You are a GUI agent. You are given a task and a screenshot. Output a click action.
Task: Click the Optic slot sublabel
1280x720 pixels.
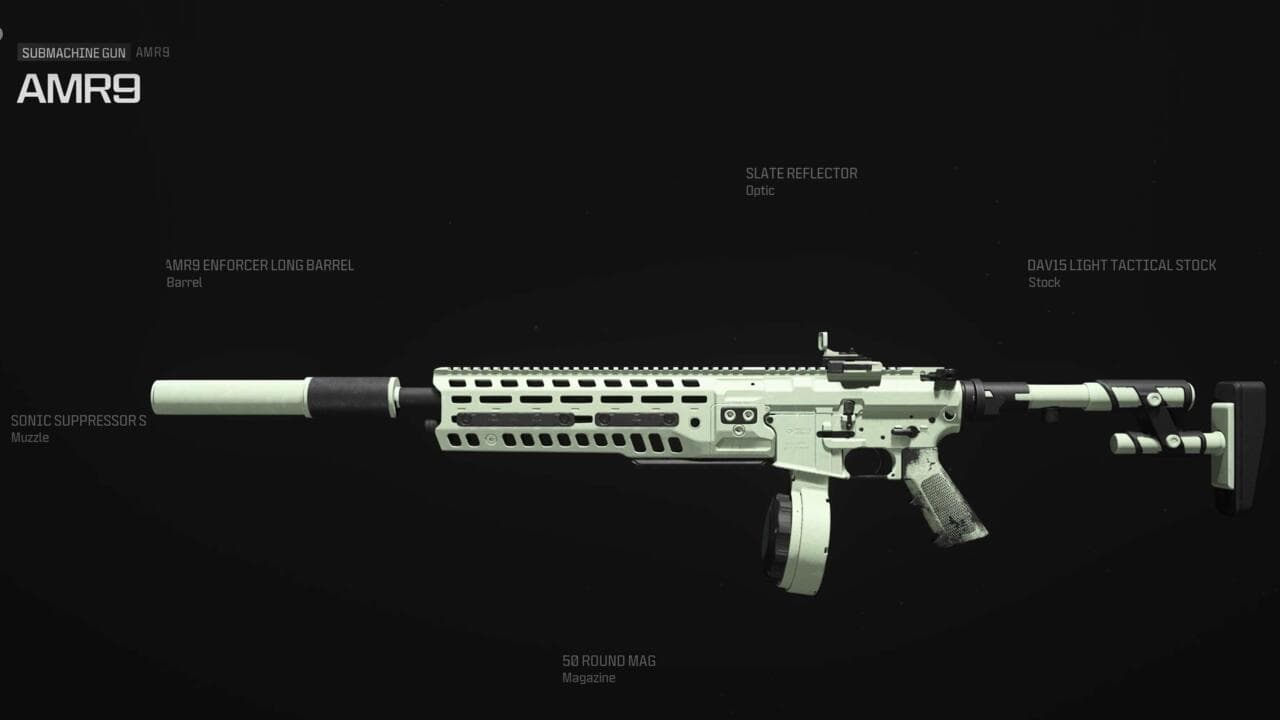pyautogui.click(x=760, y=190)
